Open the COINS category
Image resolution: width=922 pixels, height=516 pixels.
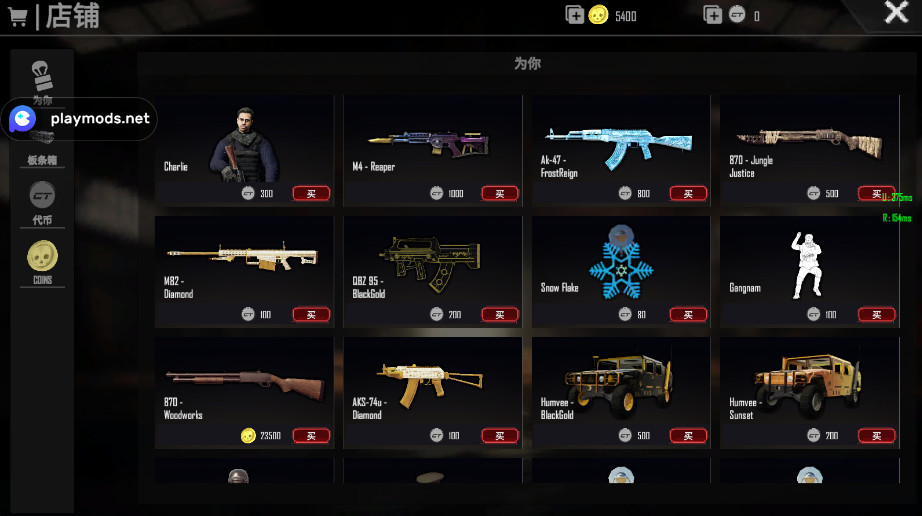click(x=42, y=262)
